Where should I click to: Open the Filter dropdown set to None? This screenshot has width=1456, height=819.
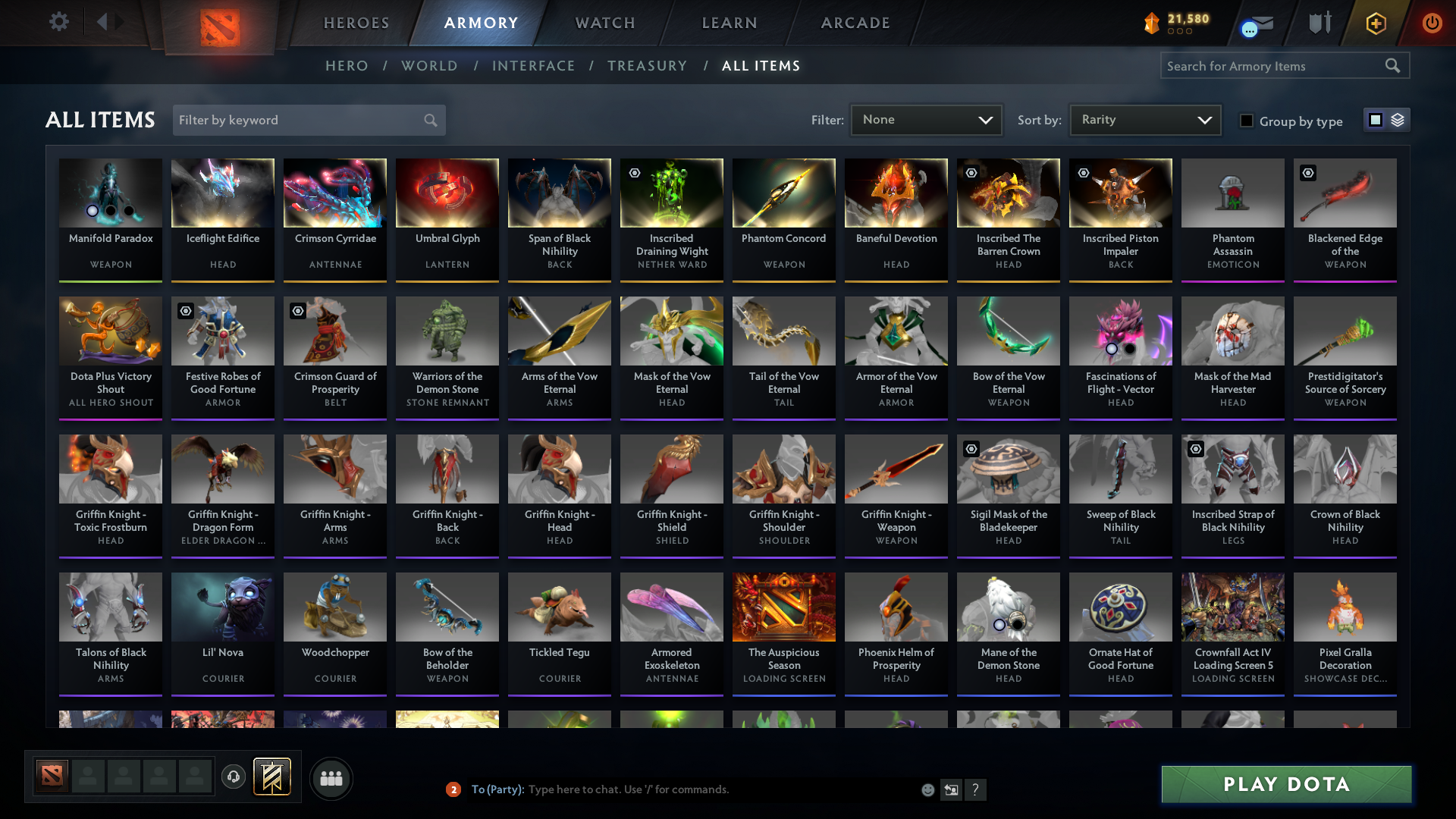[926, 120]
